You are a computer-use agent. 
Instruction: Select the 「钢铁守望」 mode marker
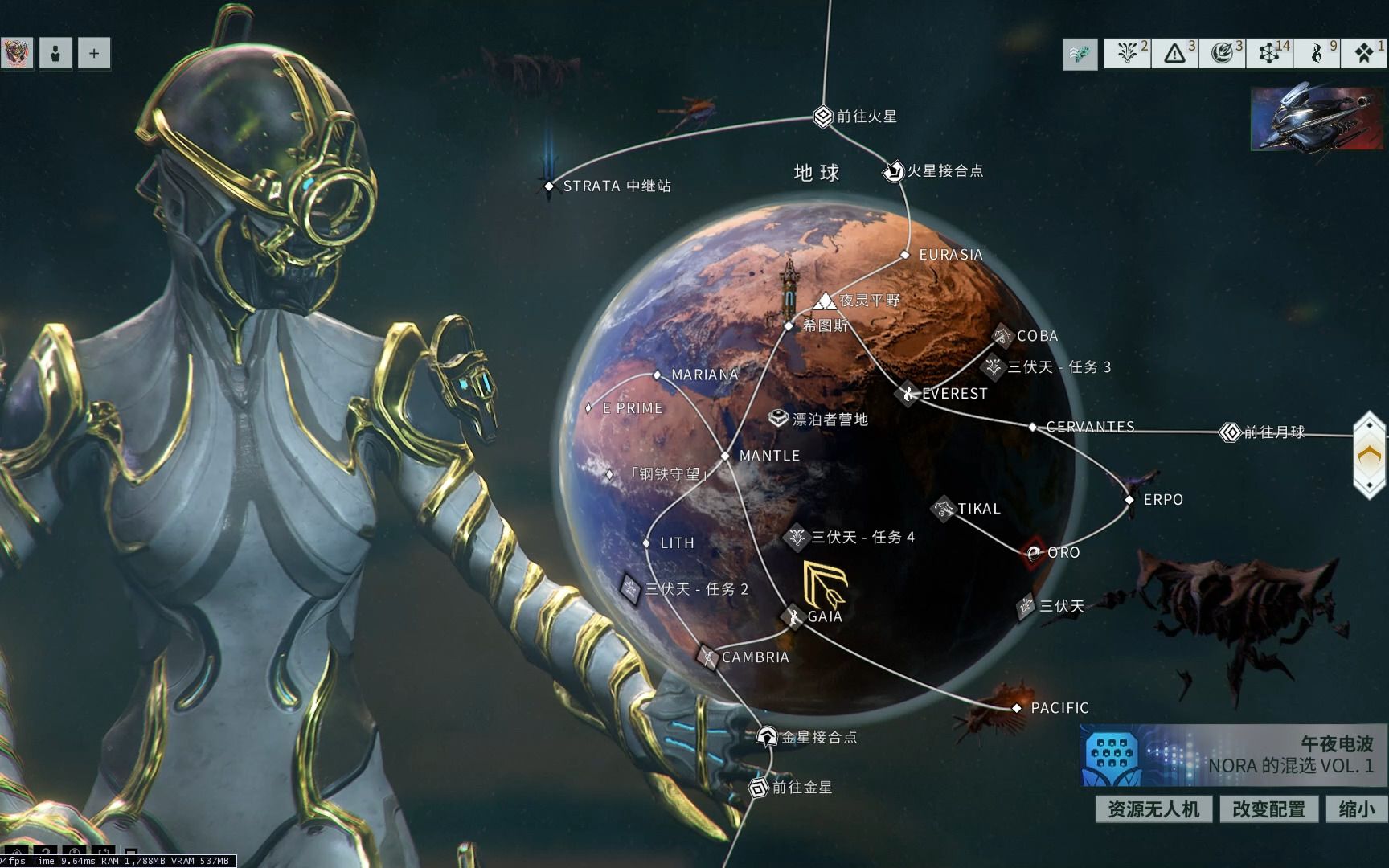(x=609, y=474)
